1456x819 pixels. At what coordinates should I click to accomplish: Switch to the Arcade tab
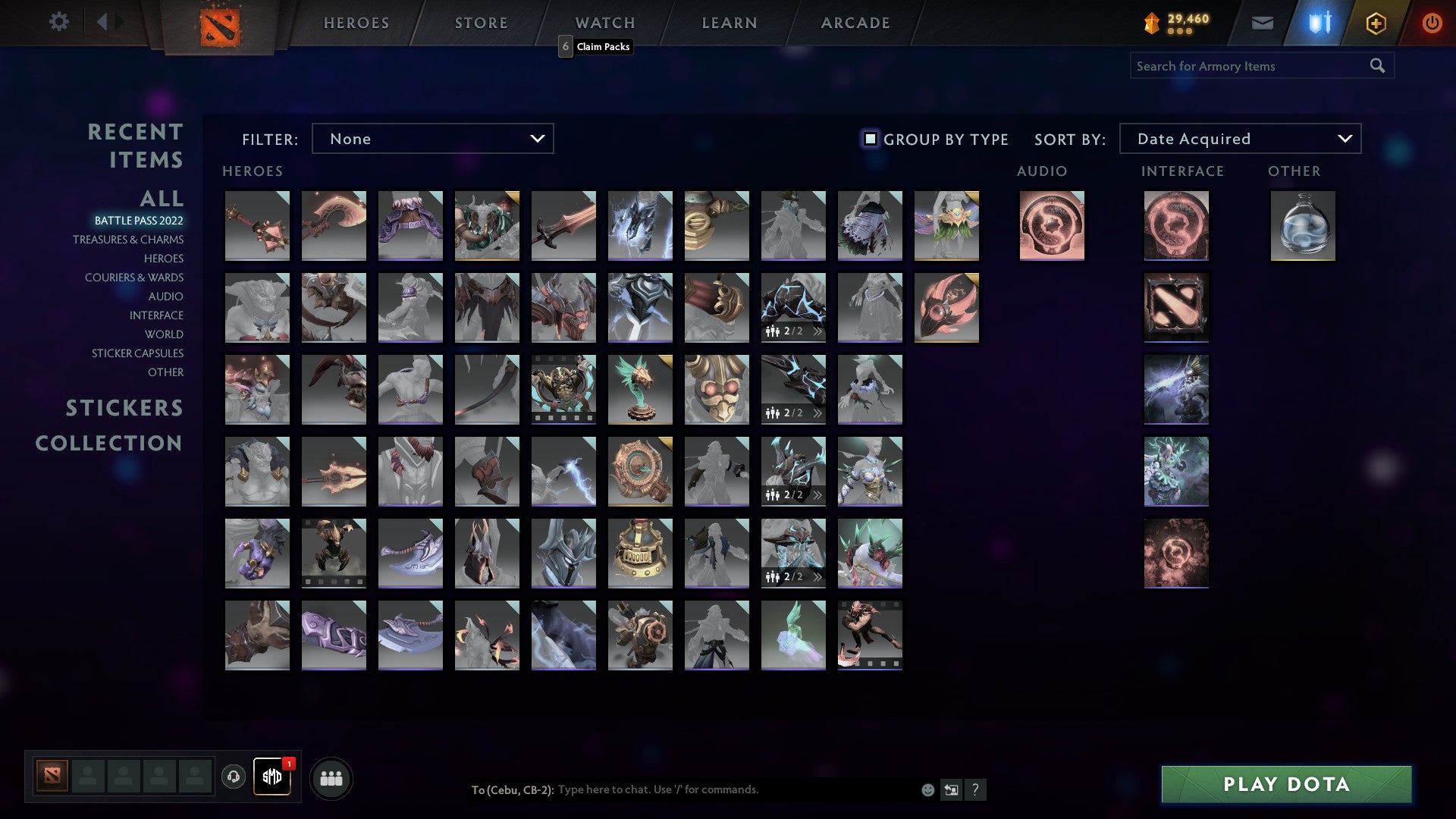point(855,23)
